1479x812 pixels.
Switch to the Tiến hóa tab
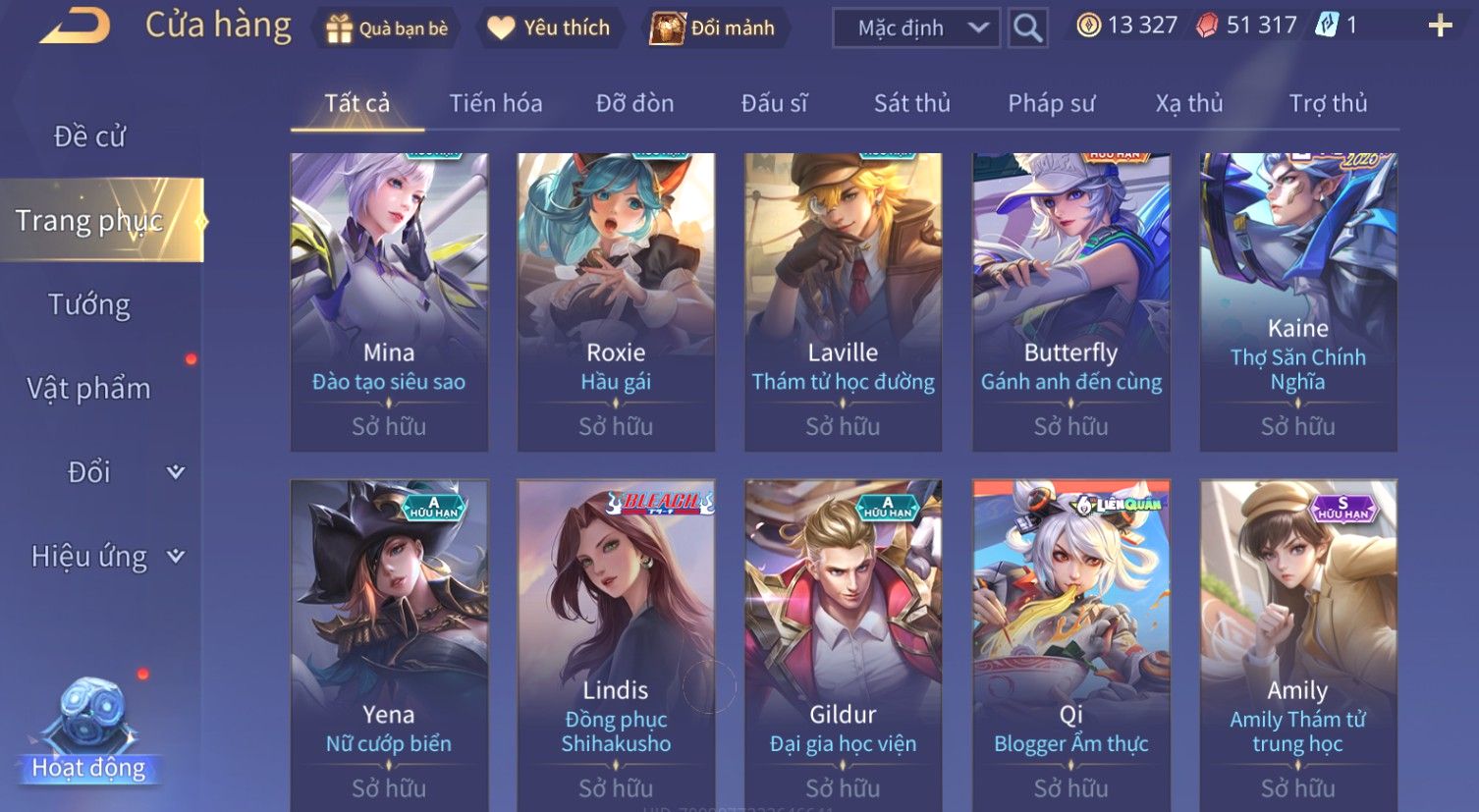pyautogui.click(x=495, y=103)
